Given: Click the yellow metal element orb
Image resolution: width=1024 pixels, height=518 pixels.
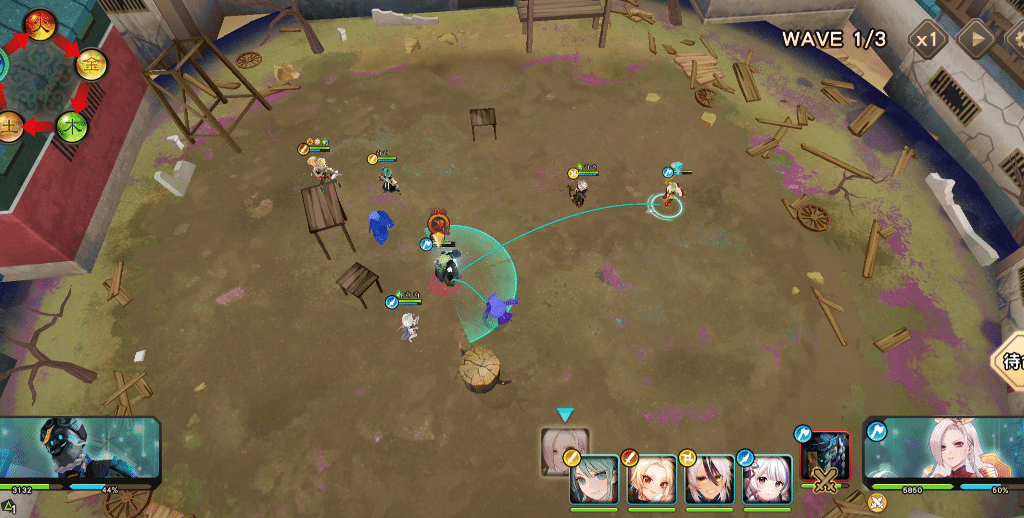Looking at the screenshot, I should (x=93, y=64).
